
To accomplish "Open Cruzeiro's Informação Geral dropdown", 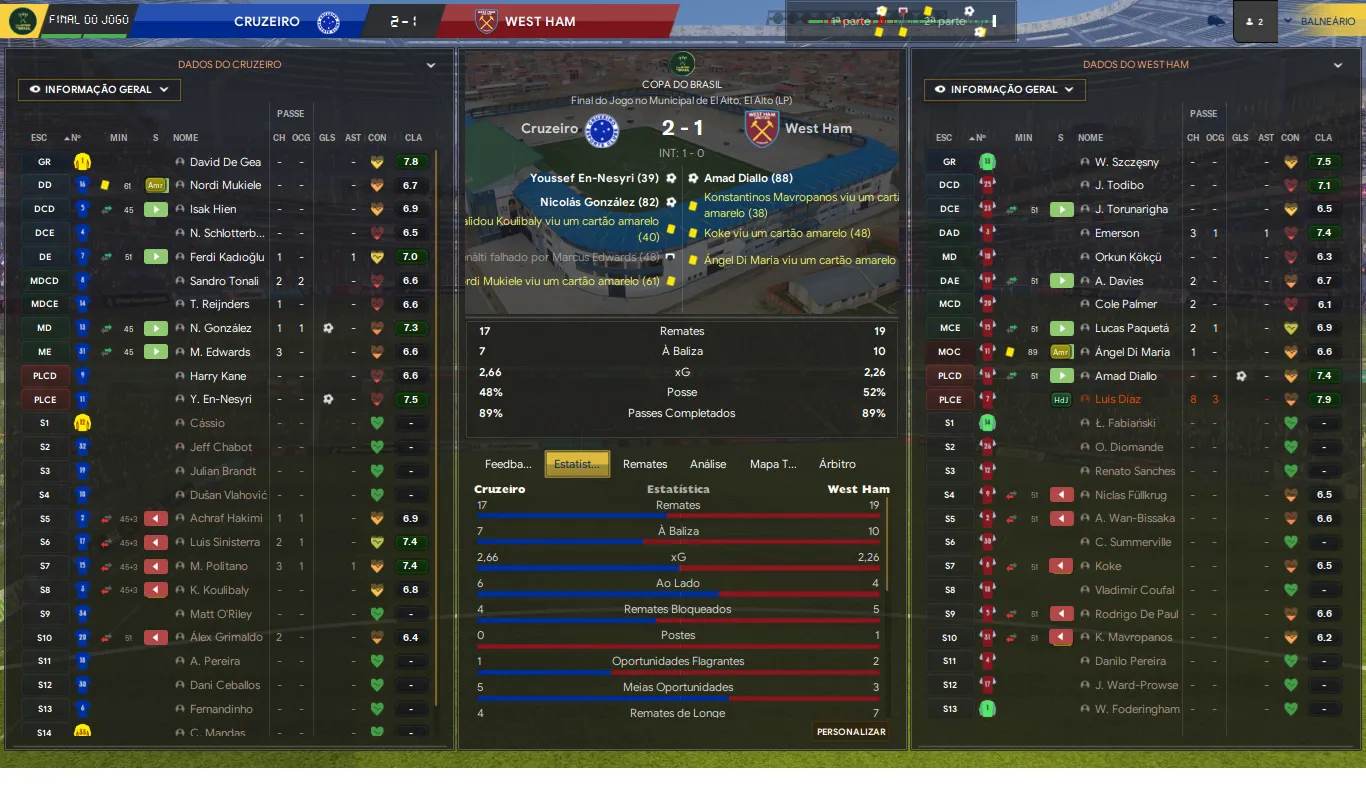I will (x=99, y=90).
